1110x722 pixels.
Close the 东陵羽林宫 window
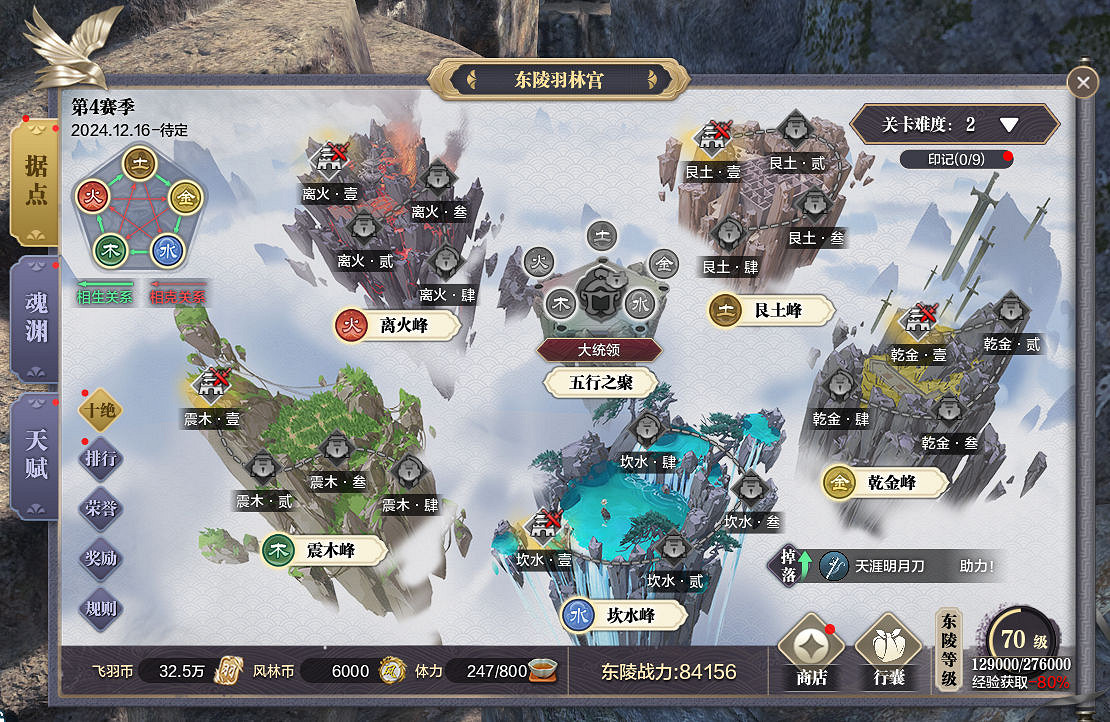click(1082, 82)
